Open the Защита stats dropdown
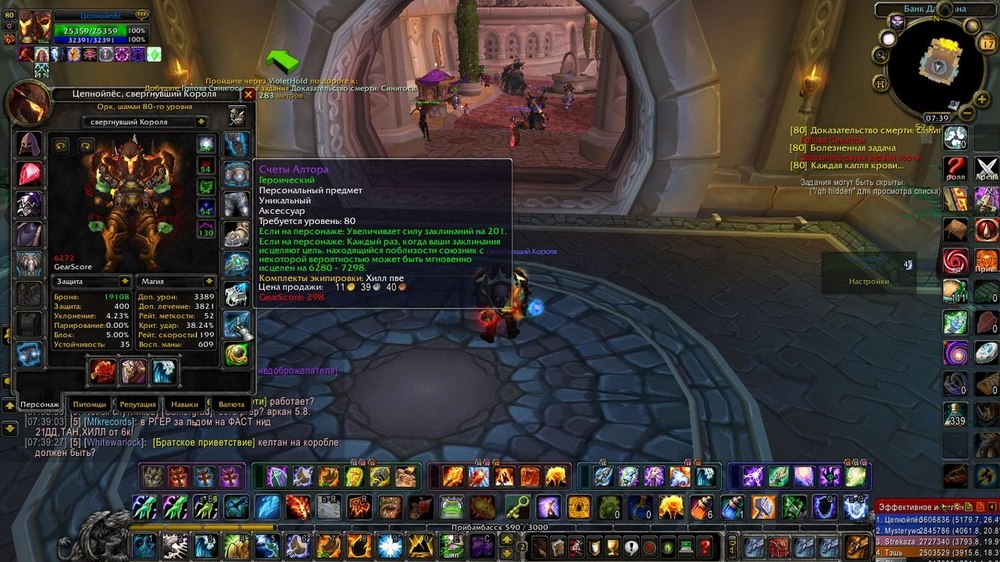This screenshot has height=562, width=1000. [x=91, y=281]
